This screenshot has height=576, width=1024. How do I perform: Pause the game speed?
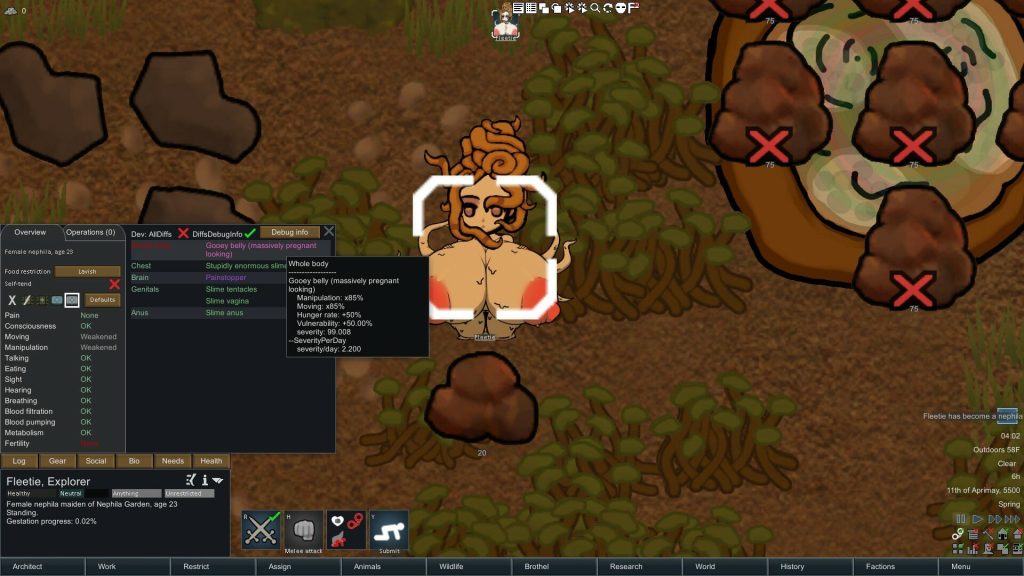click(x=960, y=519)
